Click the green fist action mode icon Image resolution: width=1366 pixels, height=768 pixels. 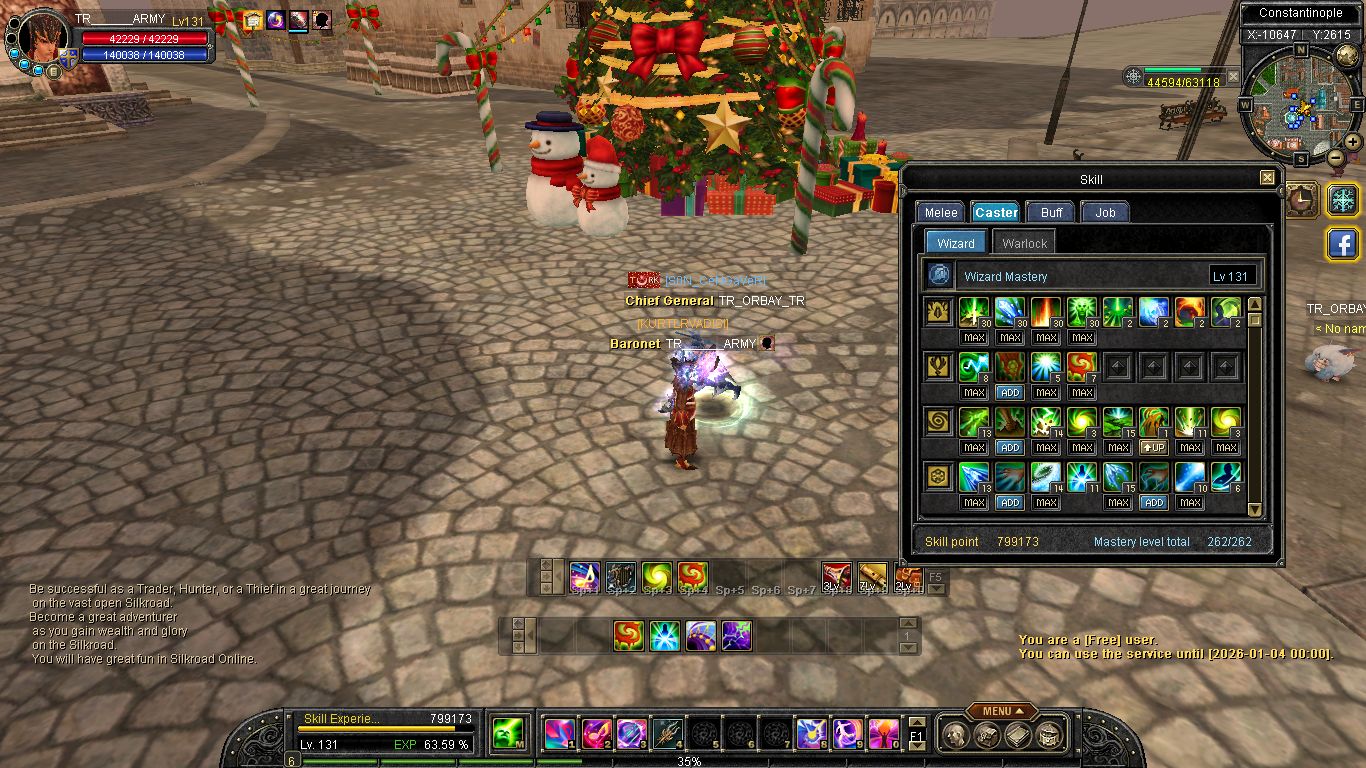click(x=508, y=734)
